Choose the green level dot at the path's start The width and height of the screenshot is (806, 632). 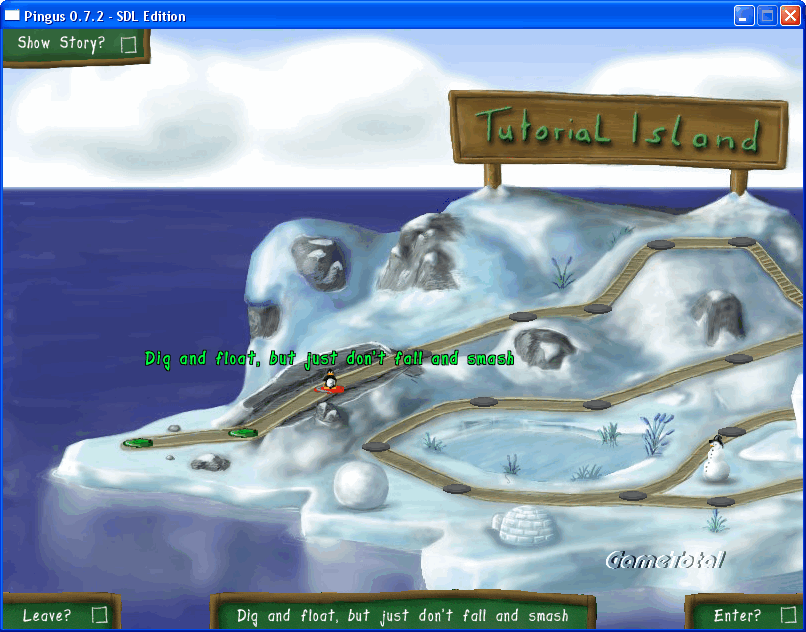click(x=137, y=442)
